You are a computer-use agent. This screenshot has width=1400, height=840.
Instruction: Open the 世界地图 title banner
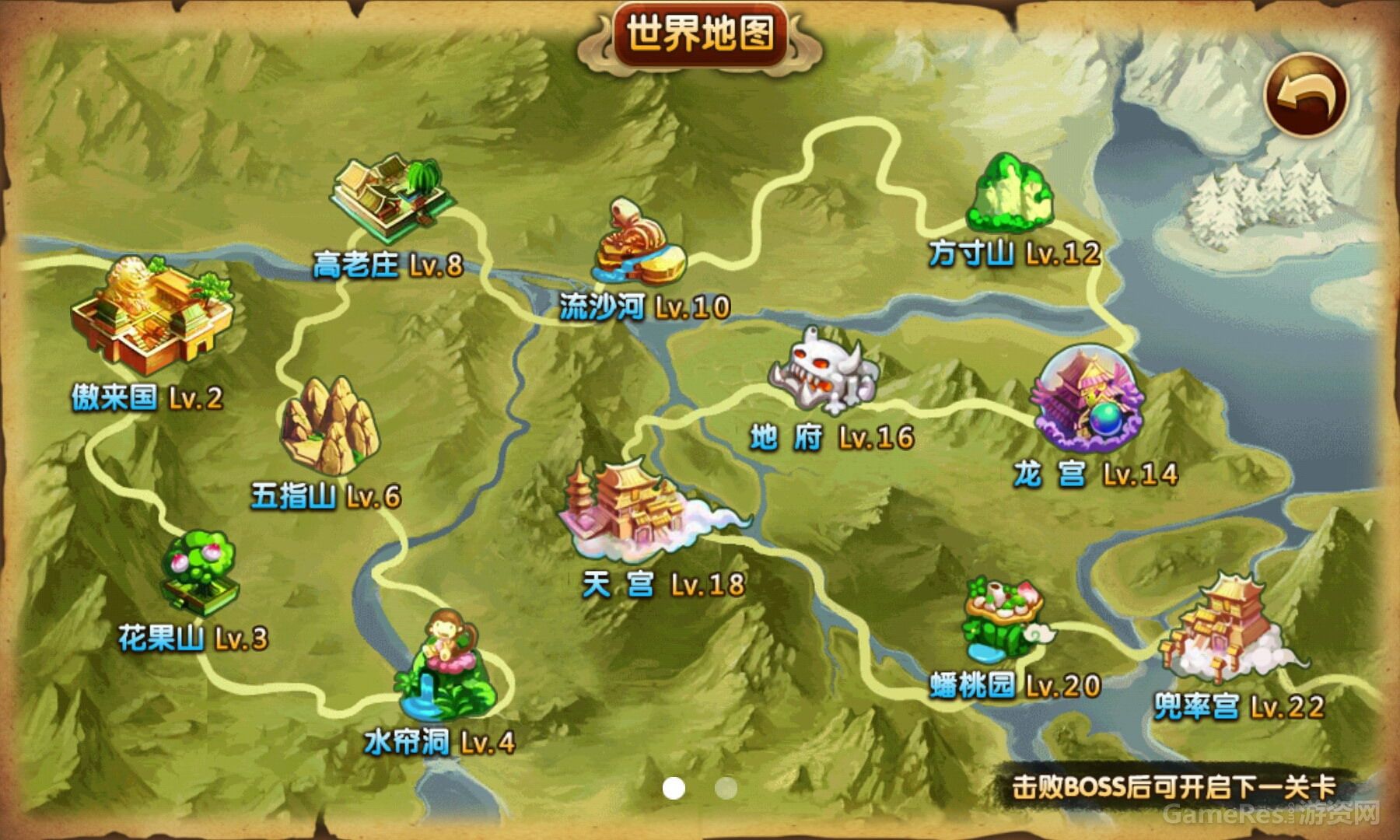[698, 33]
